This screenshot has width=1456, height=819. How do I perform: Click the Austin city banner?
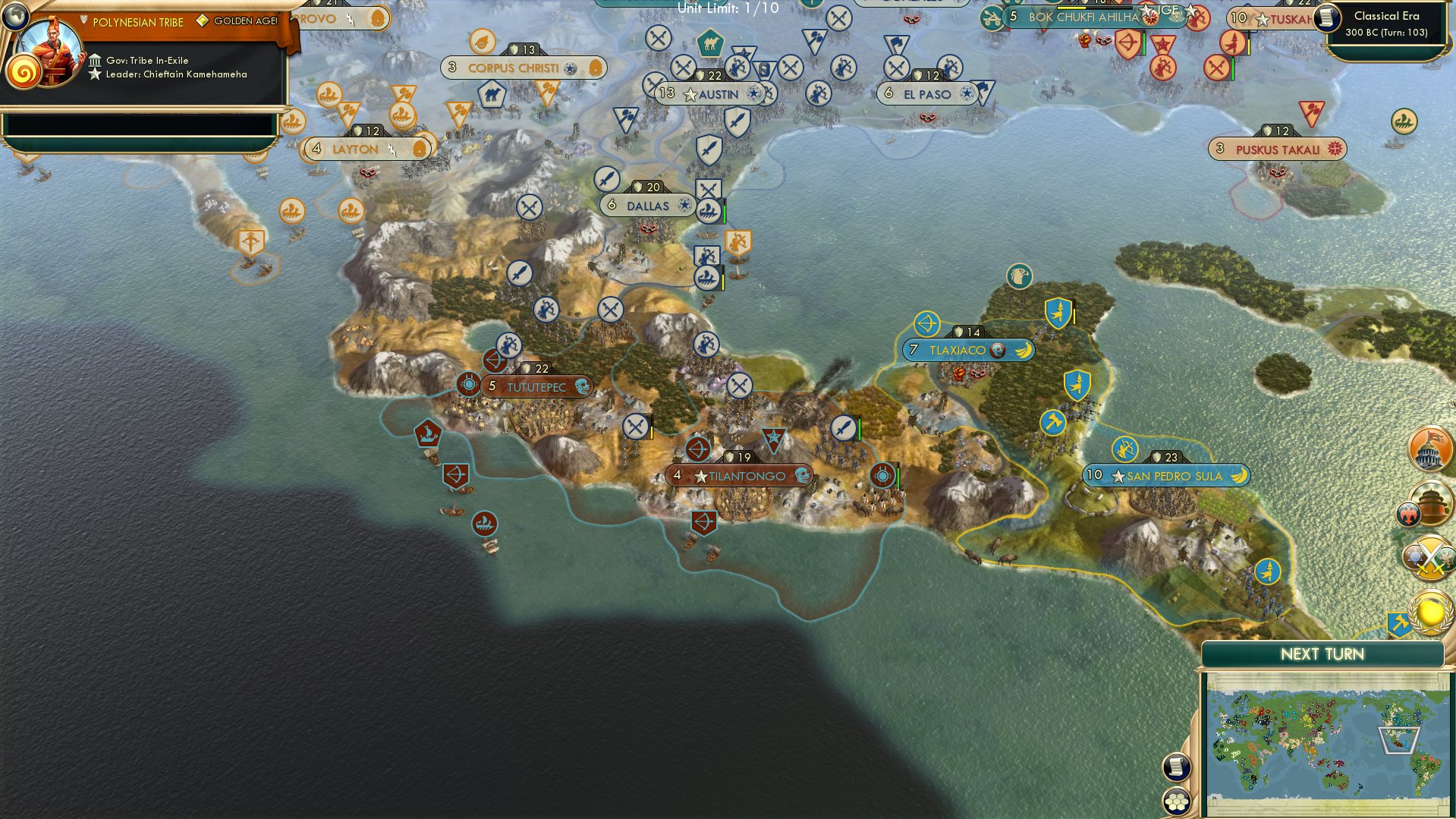(x=710, y=94)
